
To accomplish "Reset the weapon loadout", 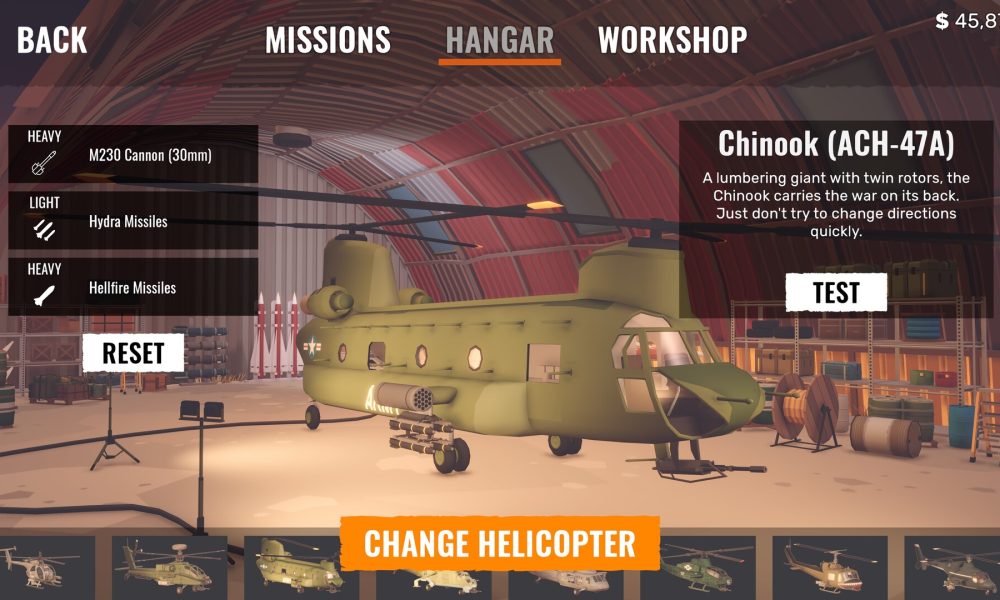I will pos(133,353).
